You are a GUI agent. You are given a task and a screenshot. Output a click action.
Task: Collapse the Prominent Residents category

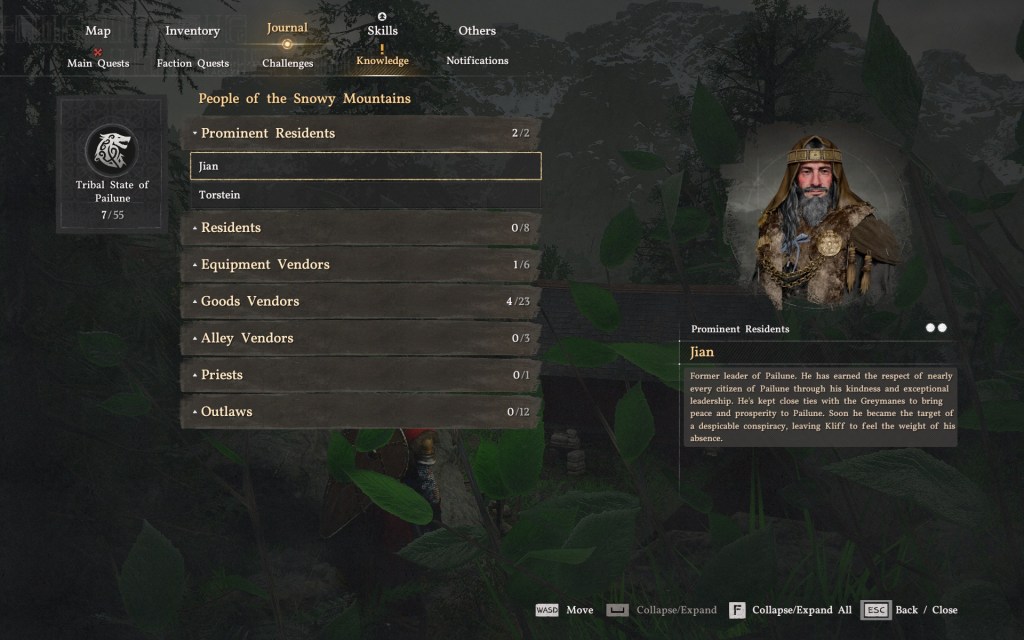pyautogui.click(x=360, y=133)
